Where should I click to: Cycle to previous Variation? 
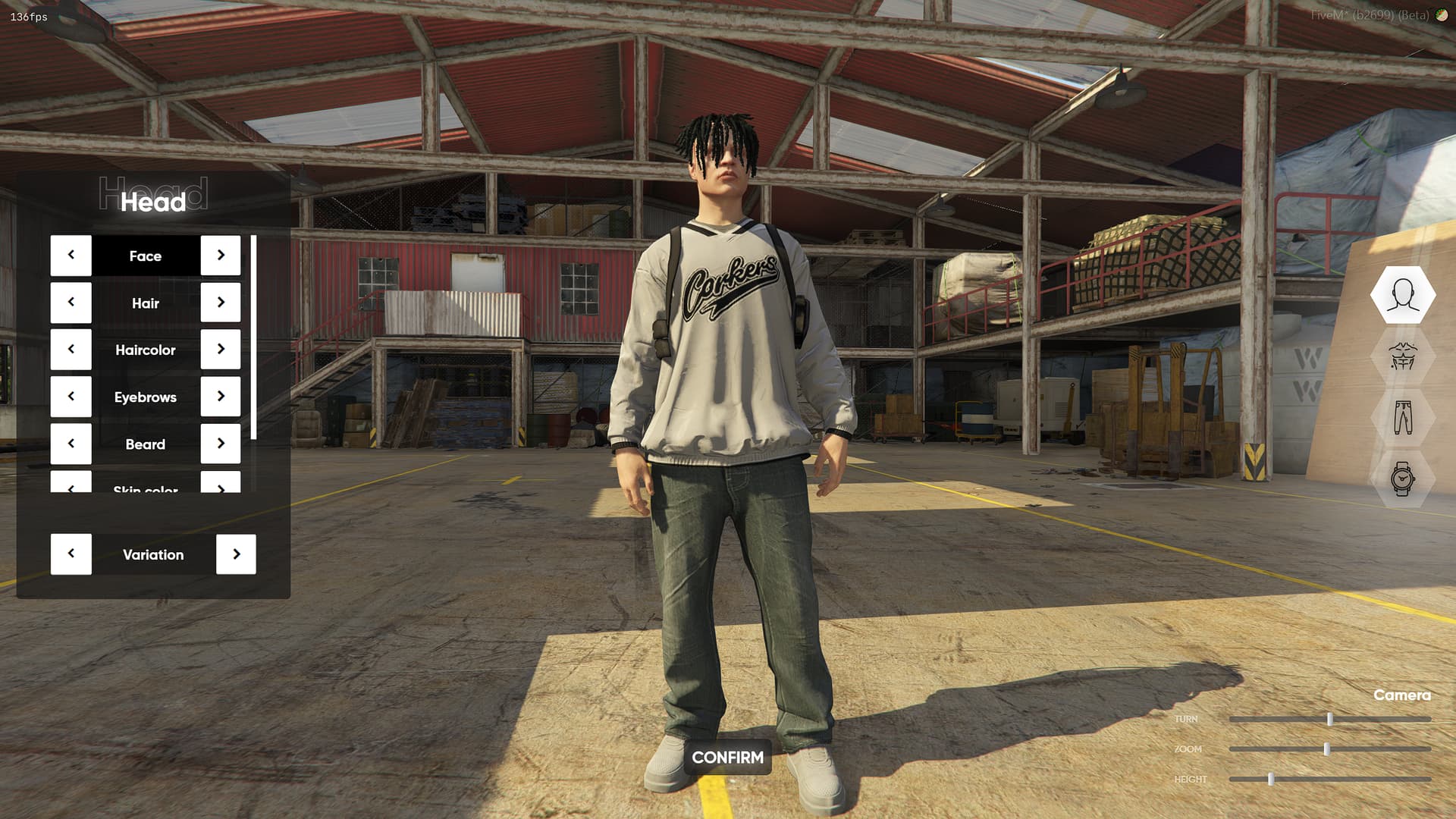[x=71, y=554]
